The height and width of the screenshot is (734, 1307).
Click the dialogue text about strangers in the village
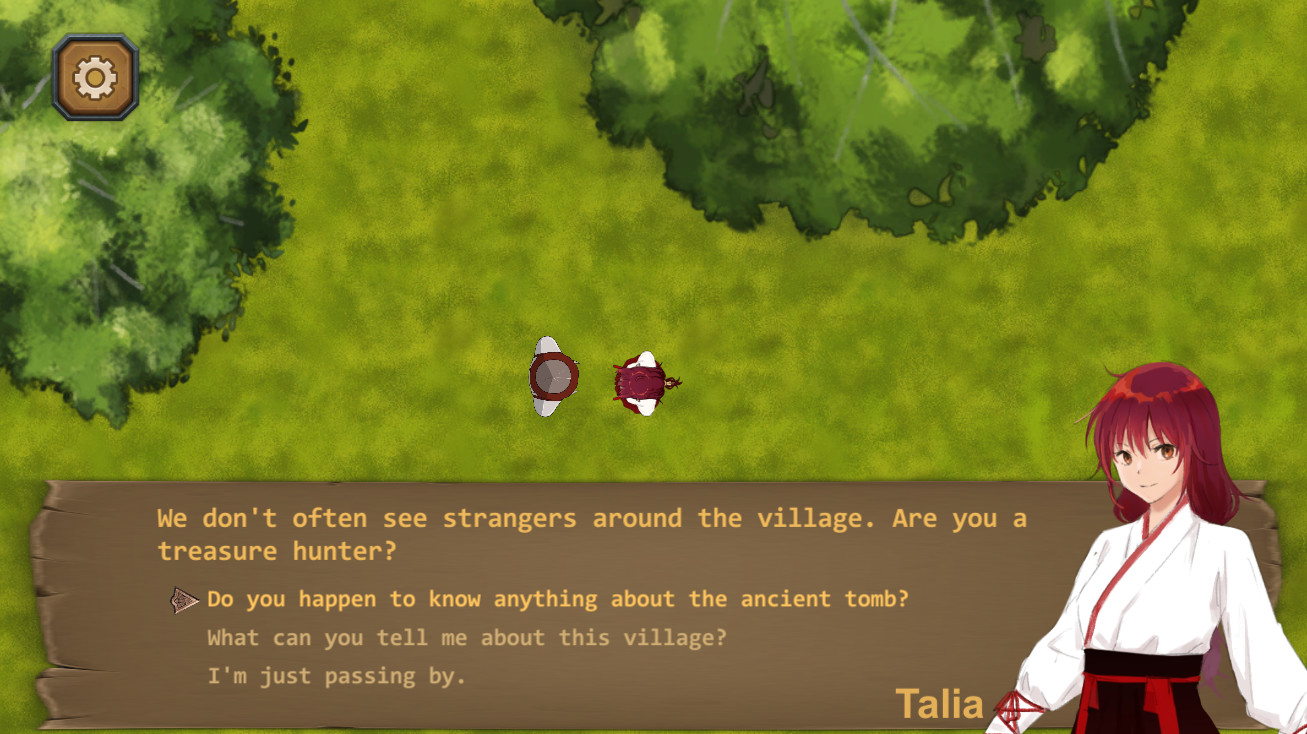[590, 518]
